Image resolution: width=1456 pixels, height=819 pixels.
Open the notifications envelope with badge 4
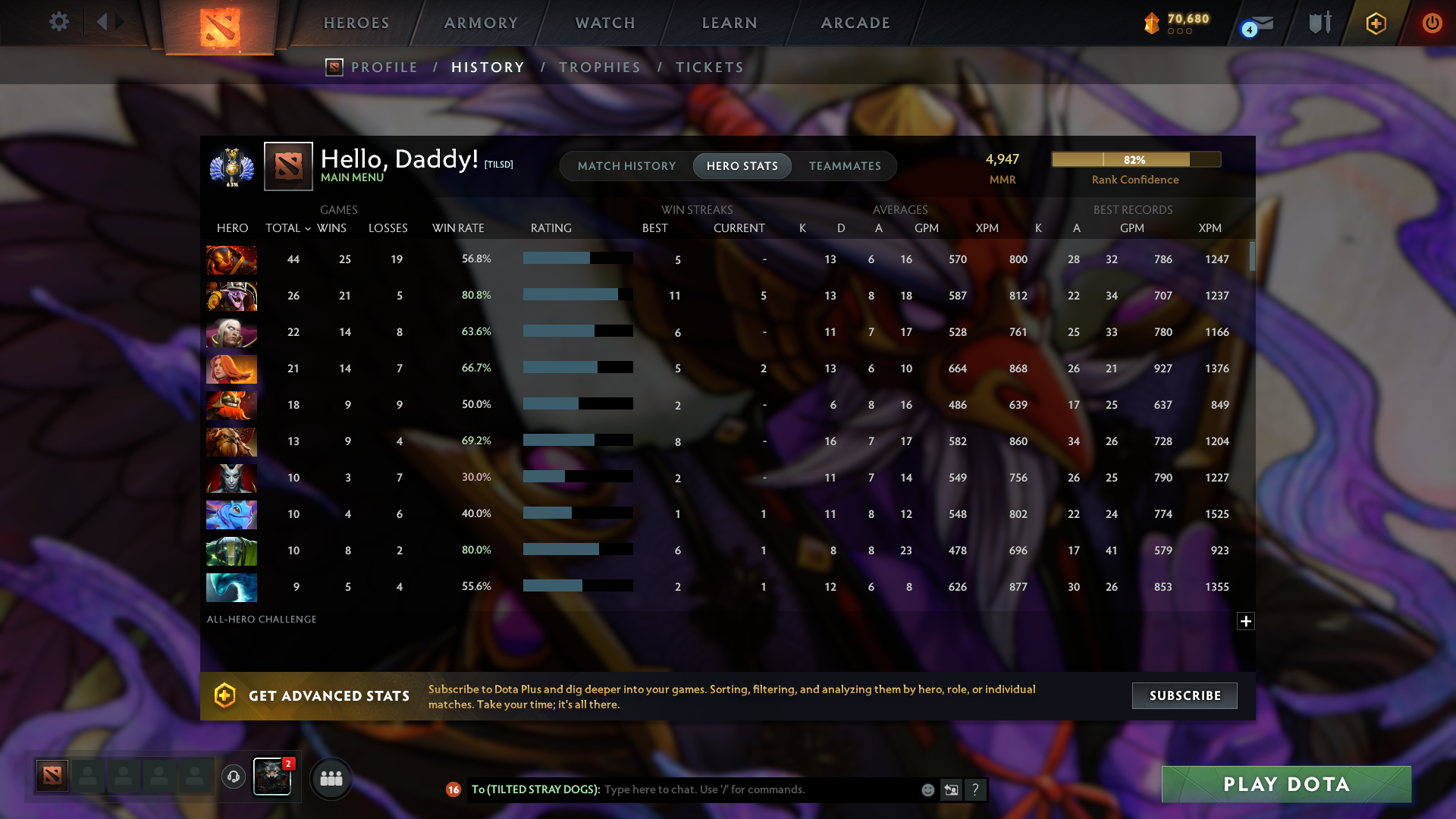[1259, 24]
